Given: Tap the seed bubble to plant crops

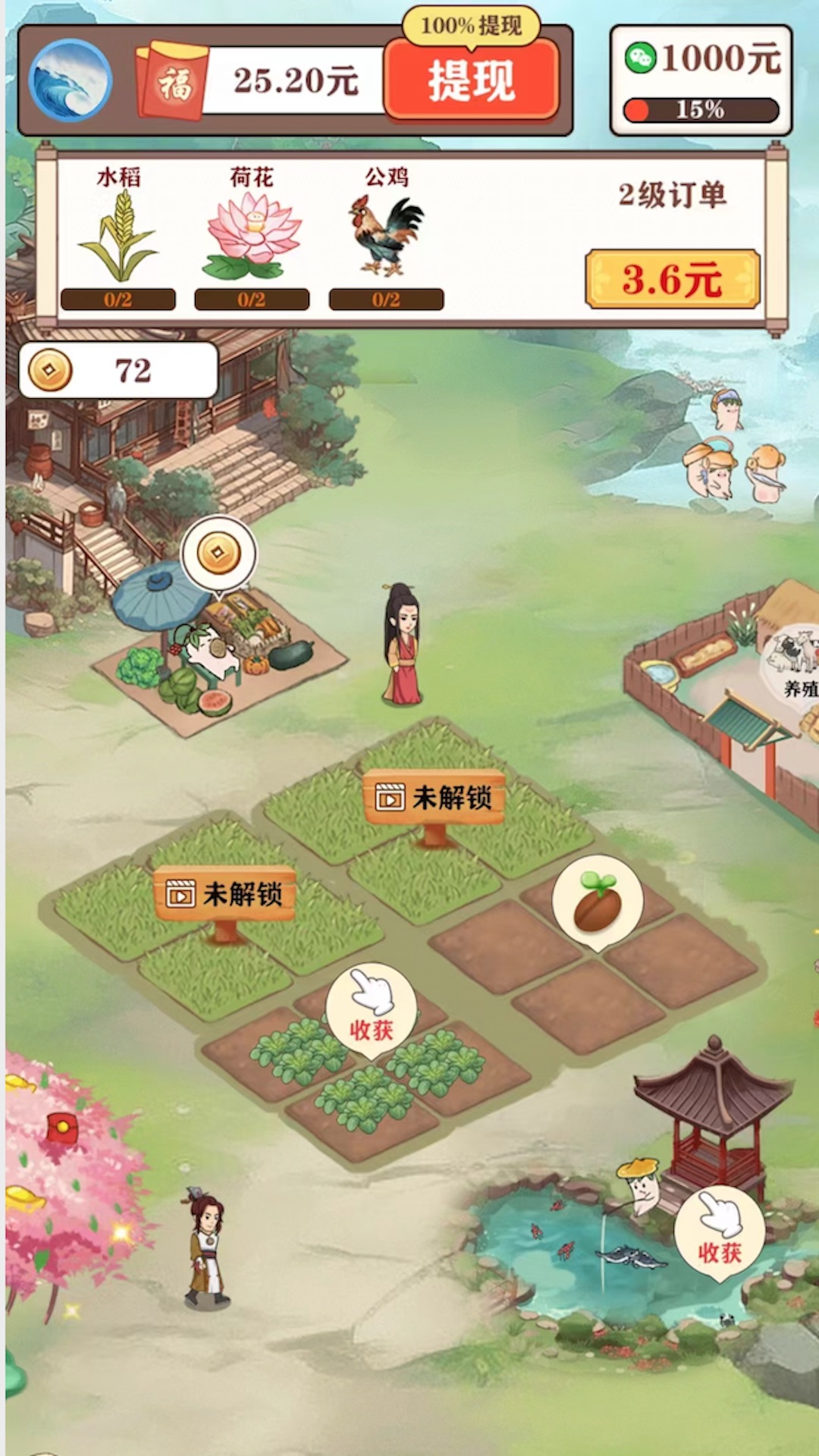Looking at the screenshot, I should pyautogui.click(x=598, y=902).
